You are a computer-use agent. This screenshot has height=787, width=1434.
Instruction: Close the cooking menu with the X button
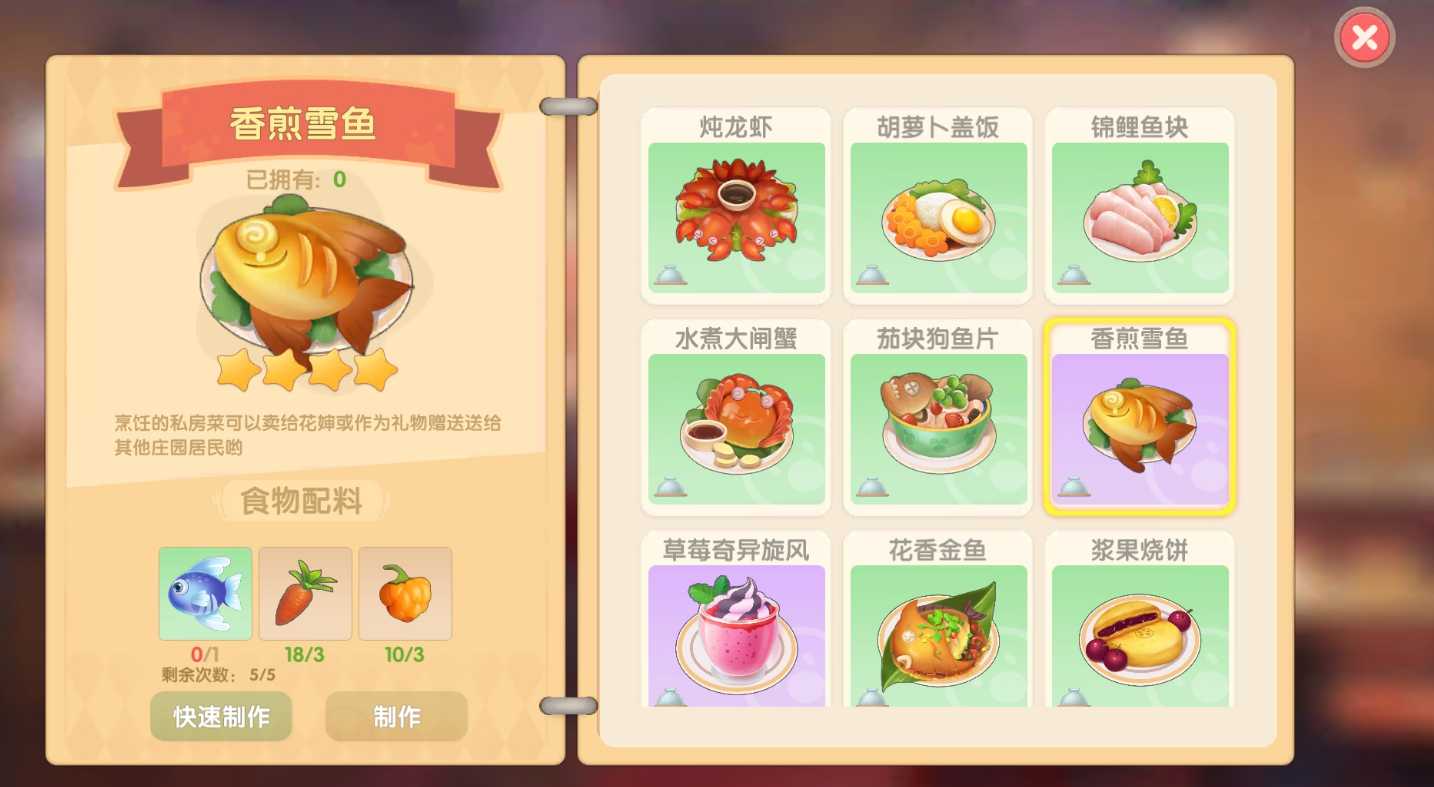coord(1364,37)
